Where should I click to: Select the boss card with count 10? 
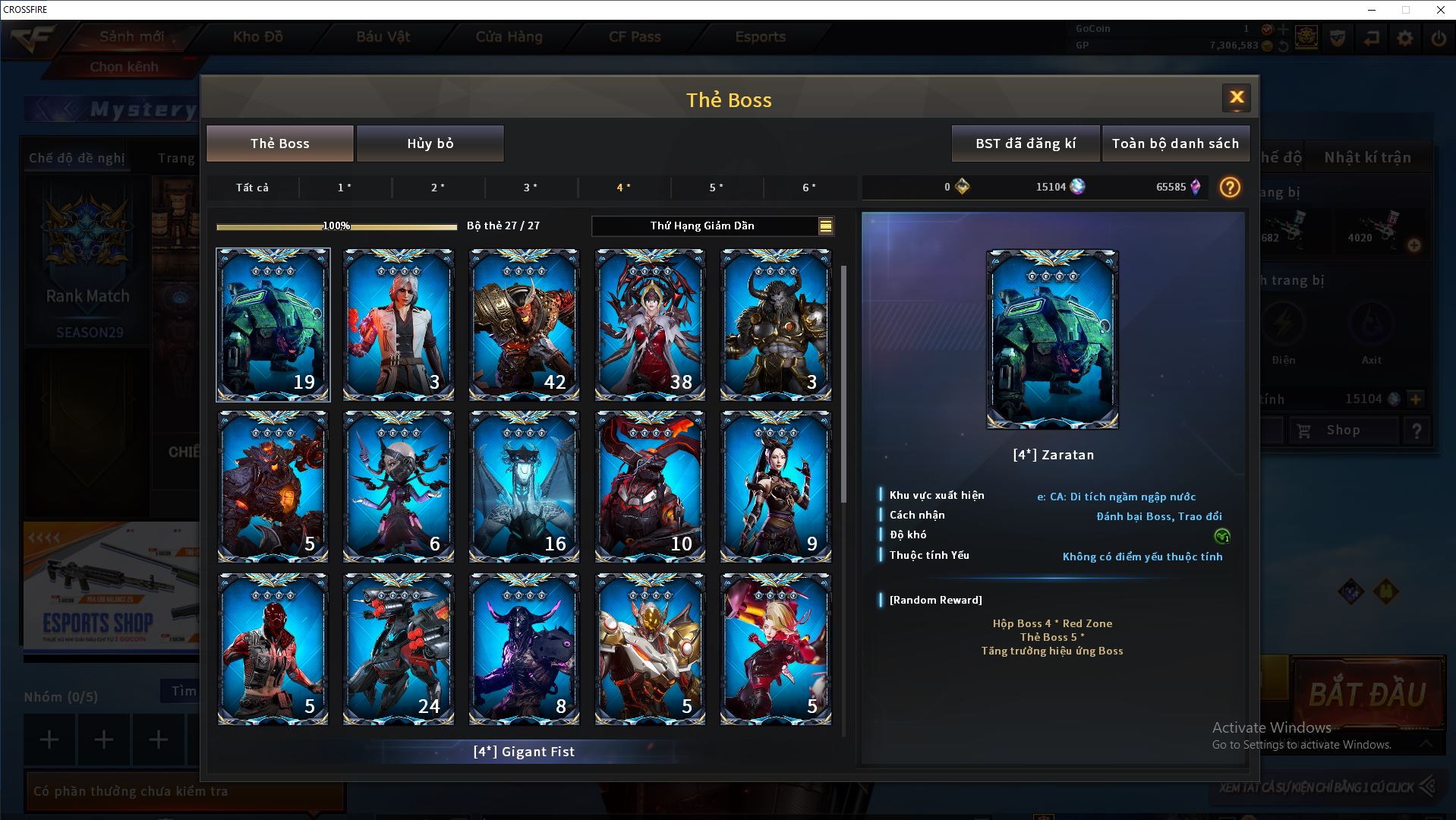(650, 487)
